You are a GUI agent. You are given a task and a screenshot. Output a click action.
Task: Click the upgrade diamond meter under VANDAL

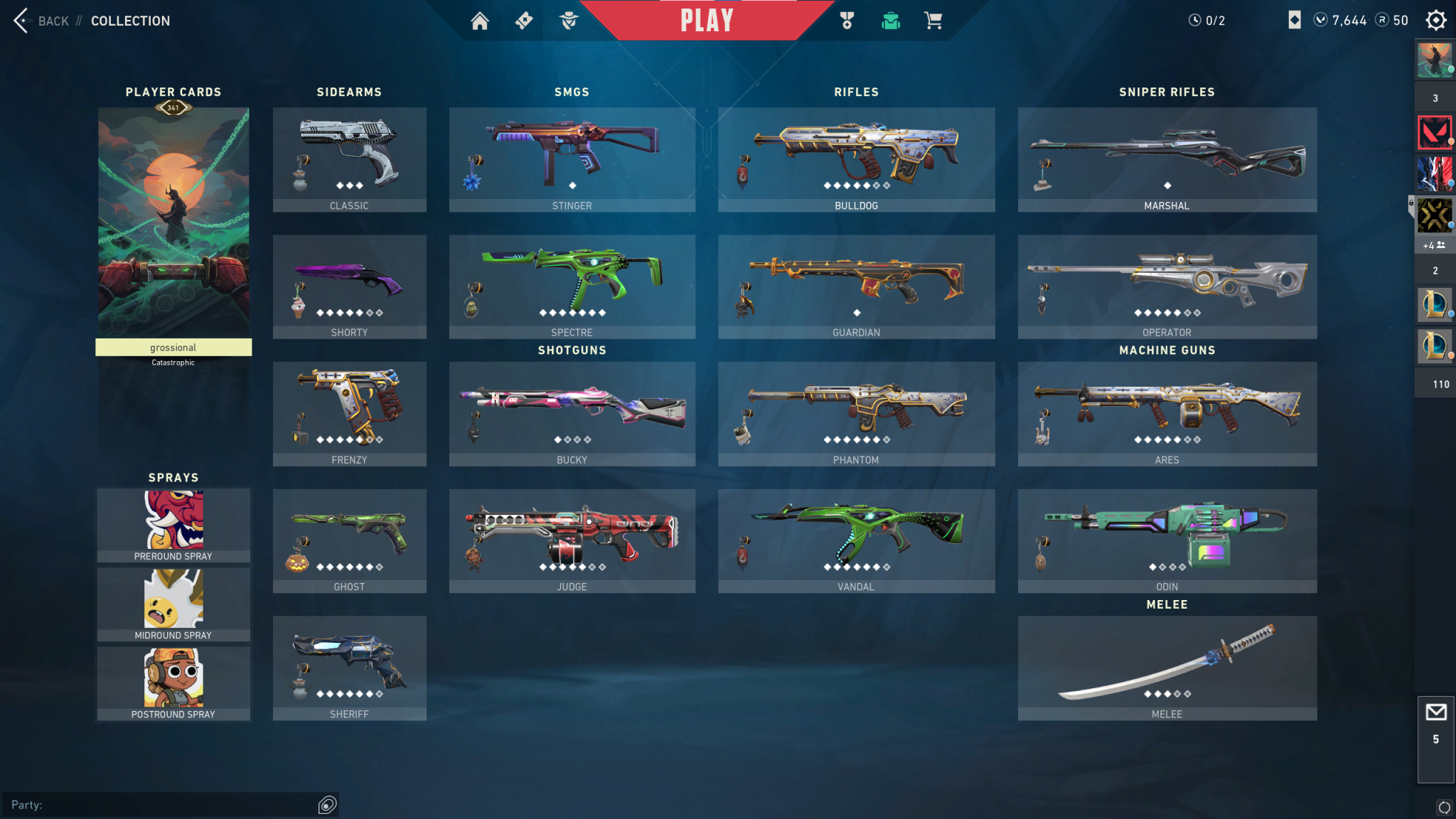point(856,567)
